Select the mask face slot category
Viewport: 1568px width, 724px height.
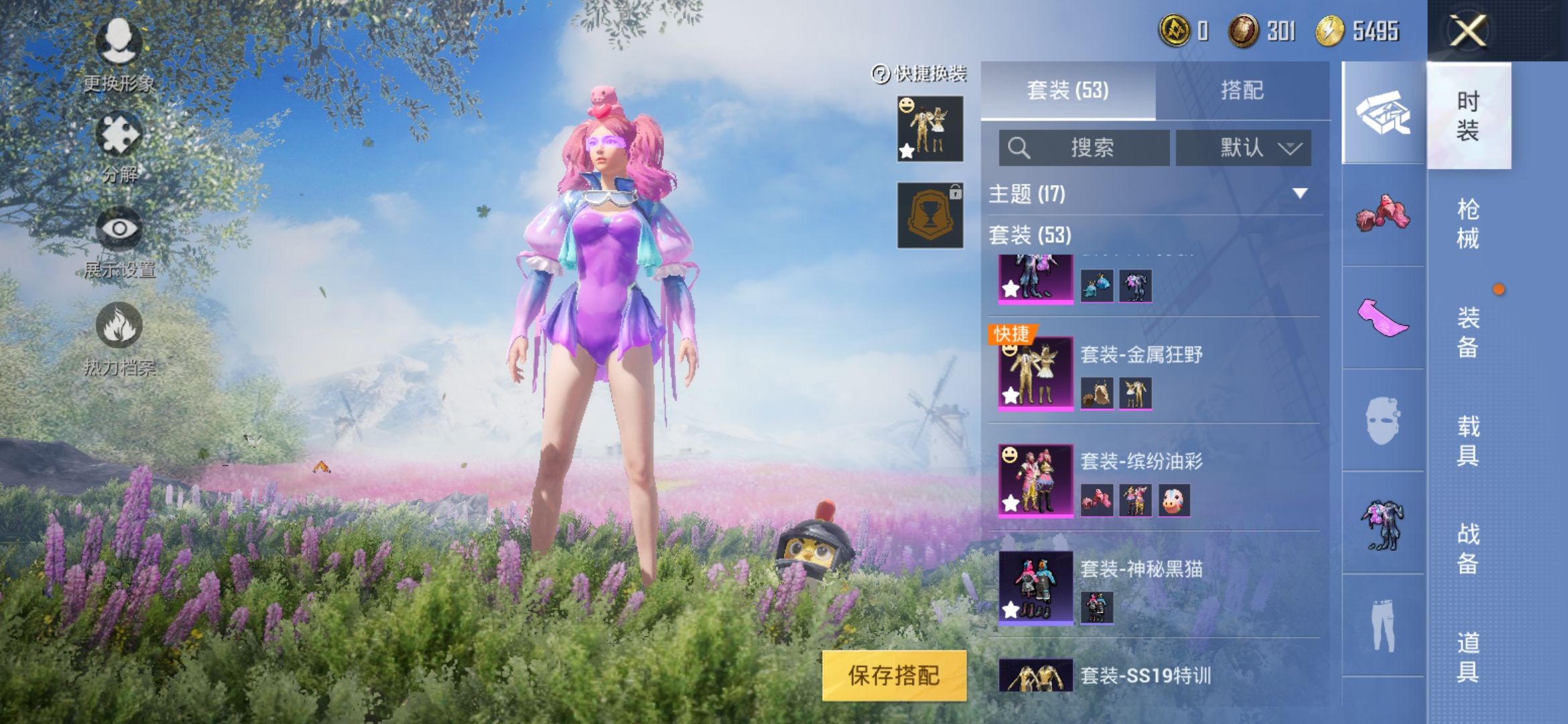pos(1383,420)
